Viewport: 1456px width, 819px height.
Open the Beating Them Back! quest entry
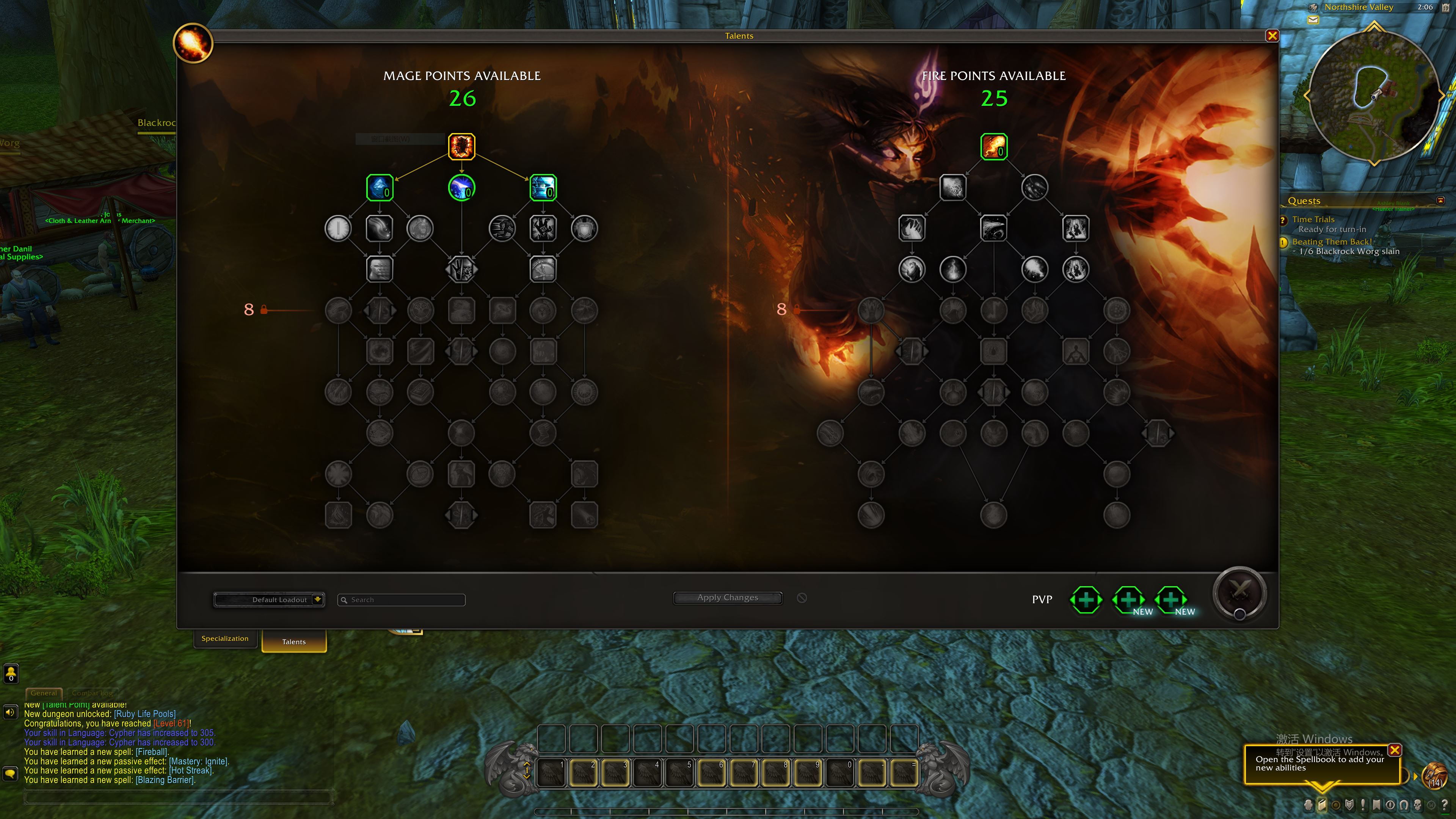pyautogui.click(x=1332, y=242)
